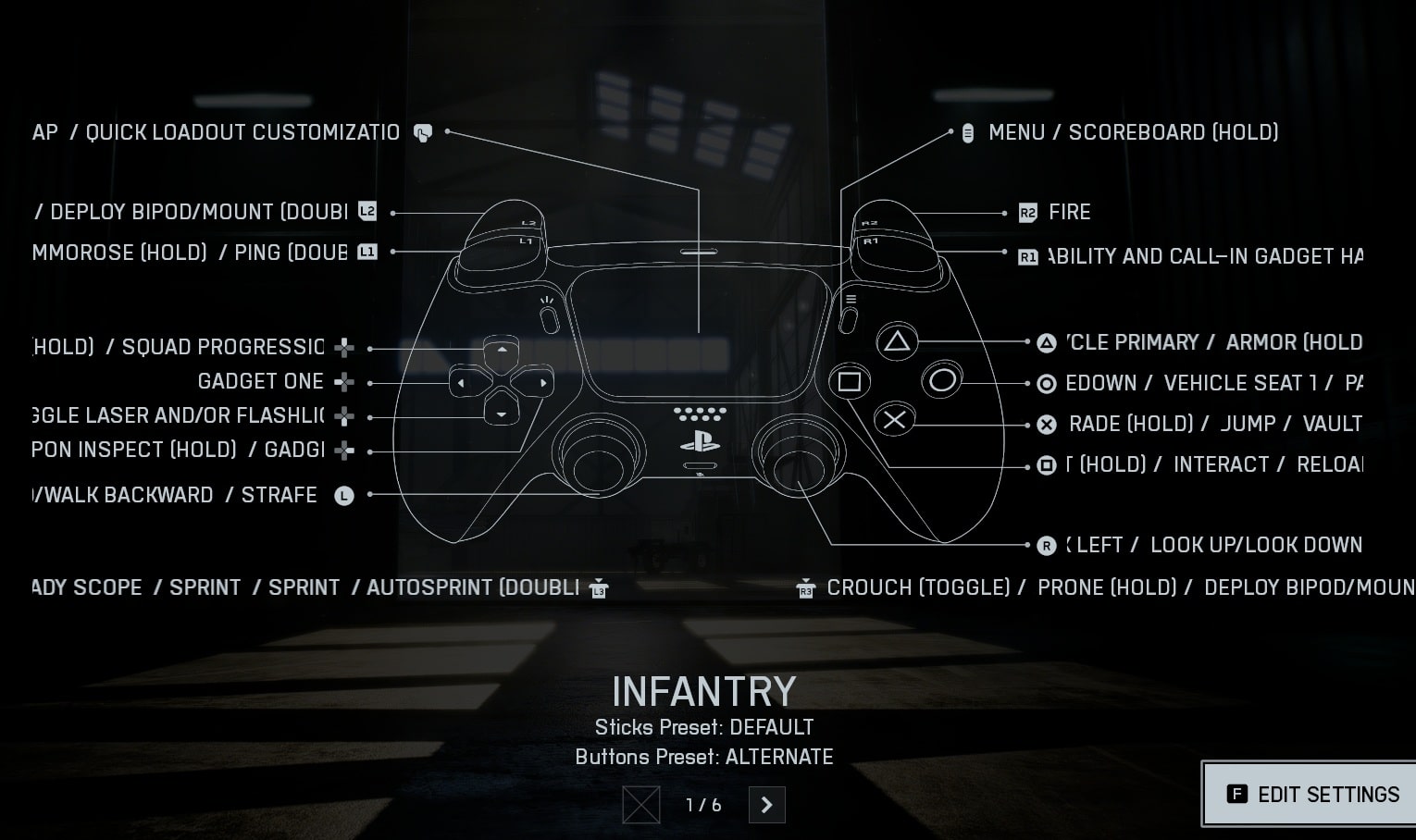This screenshot has width=1416, height=840.
Task: Click the L1 Commorose/Ping button icon
Action: coord(366,252)
